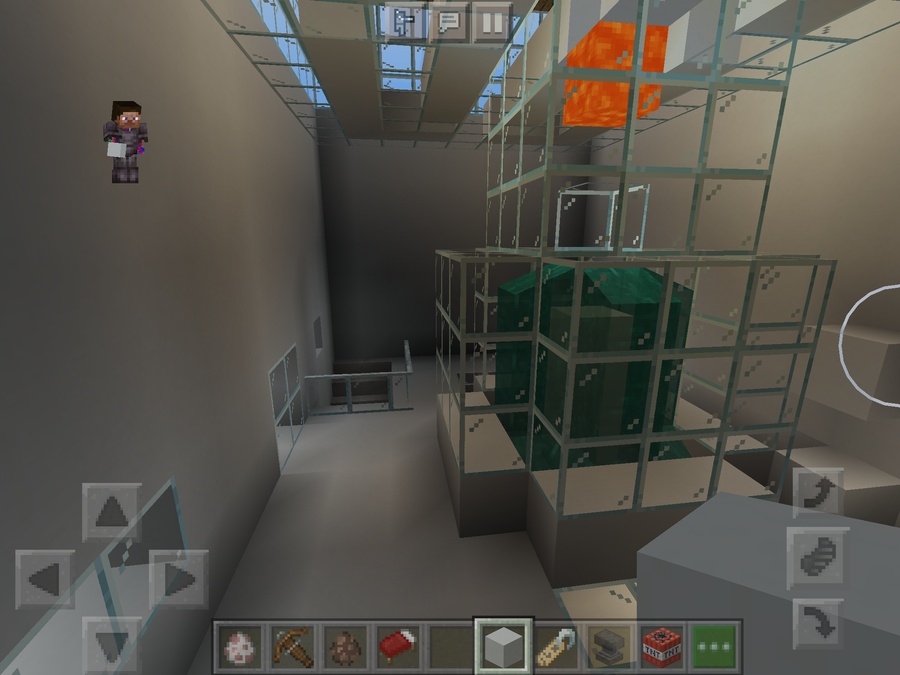
Task: Select the TNT block slot
Action: click(x=662, y=647)
